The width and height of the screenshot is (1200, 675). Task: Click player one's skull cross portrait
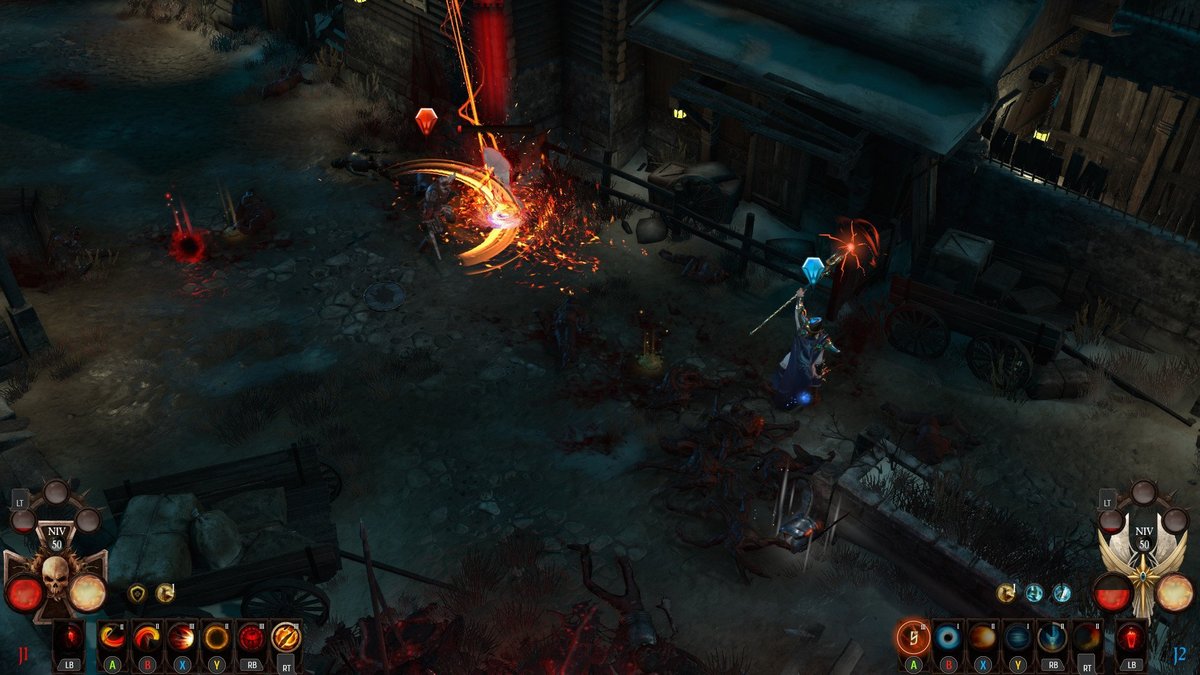click(54, 580)
